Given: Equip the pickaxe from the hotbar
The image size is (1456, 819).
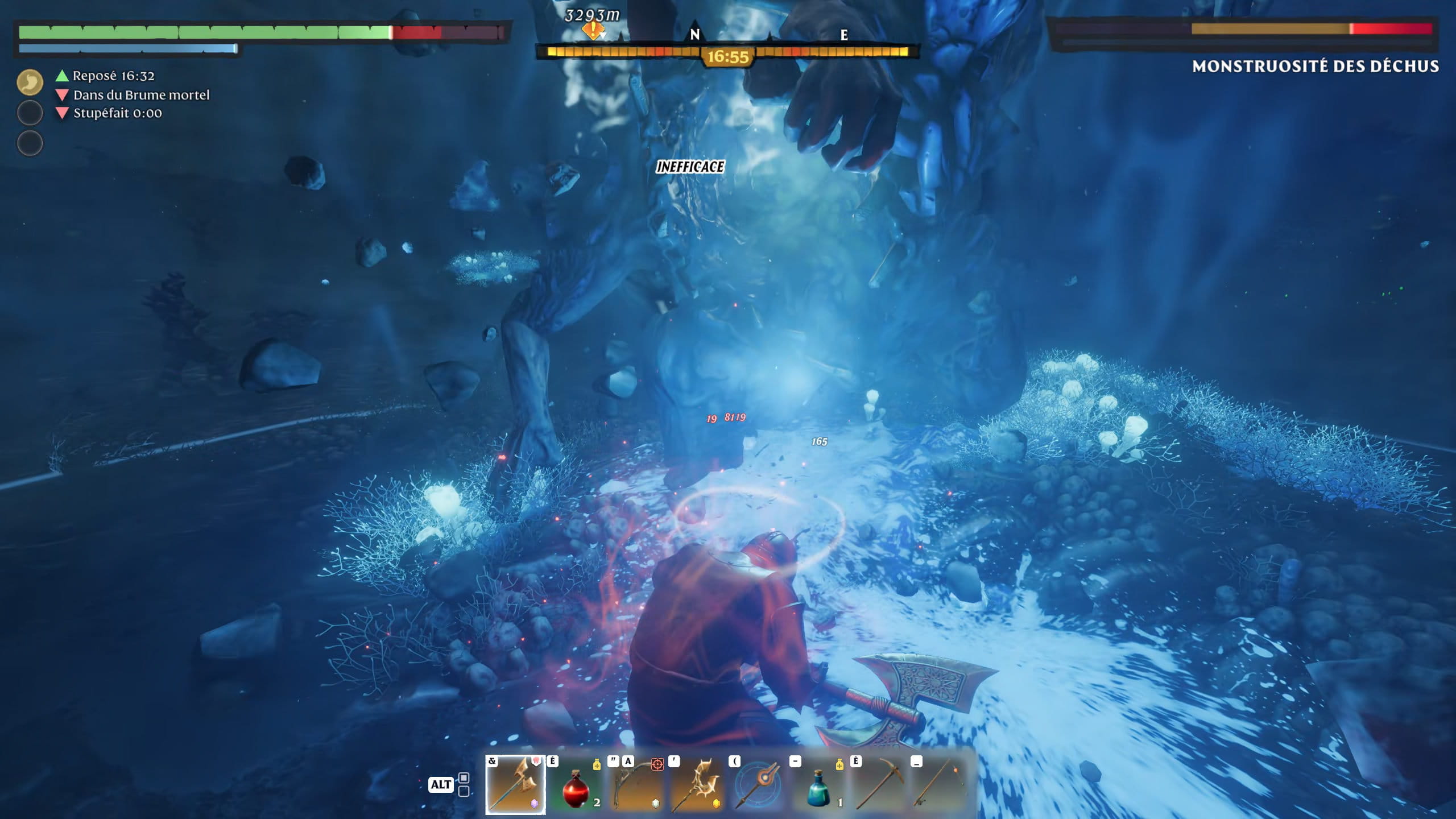Looking at the screenshot, I should coord(879,785).
